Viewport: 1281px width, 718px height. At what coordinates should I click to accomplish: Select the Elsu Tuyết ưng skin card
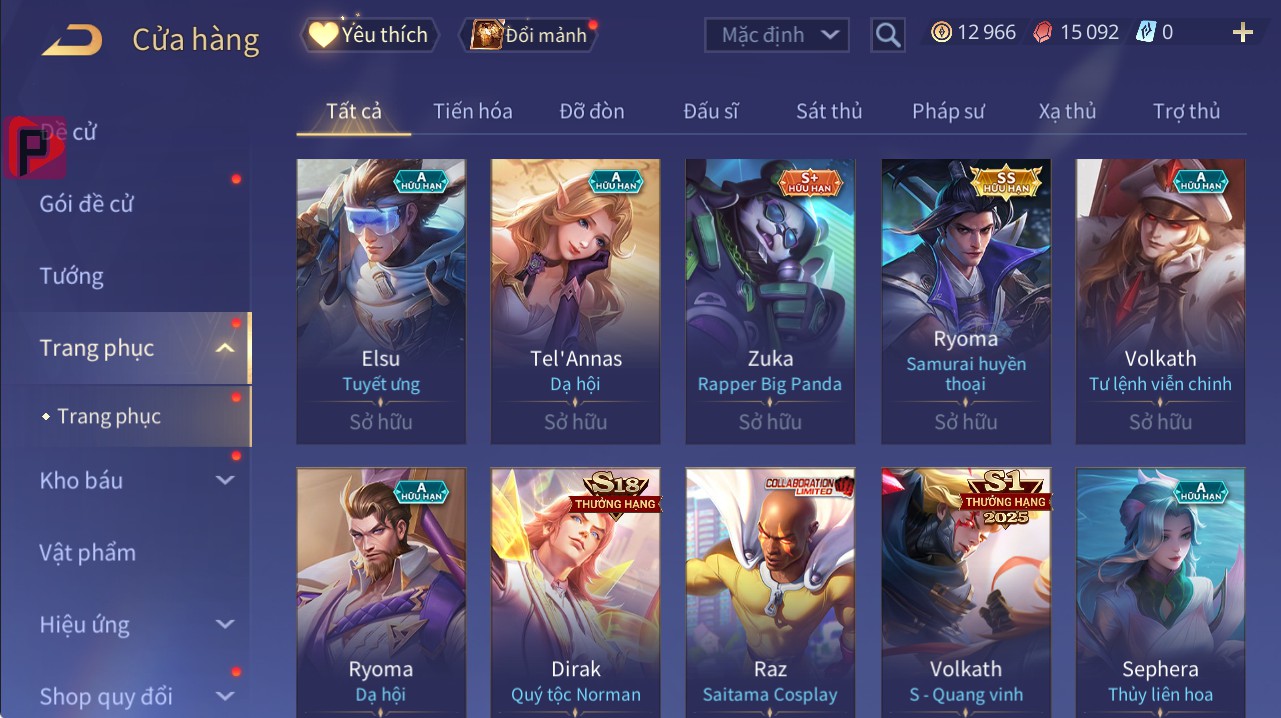pyautogui.click(x=381, y=300)
